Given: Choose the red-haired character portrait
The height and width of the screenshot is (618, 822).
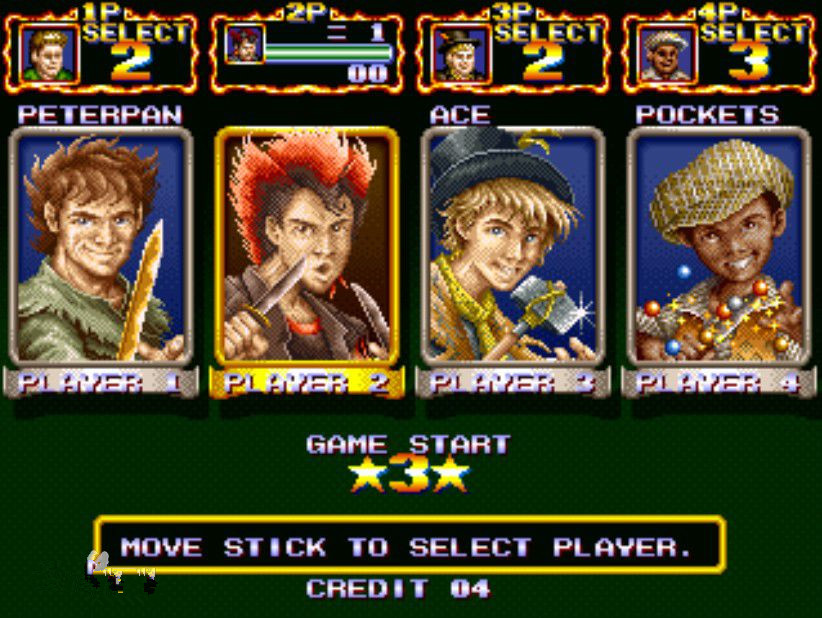Looking at the screenshot, I should pos(306,246).
